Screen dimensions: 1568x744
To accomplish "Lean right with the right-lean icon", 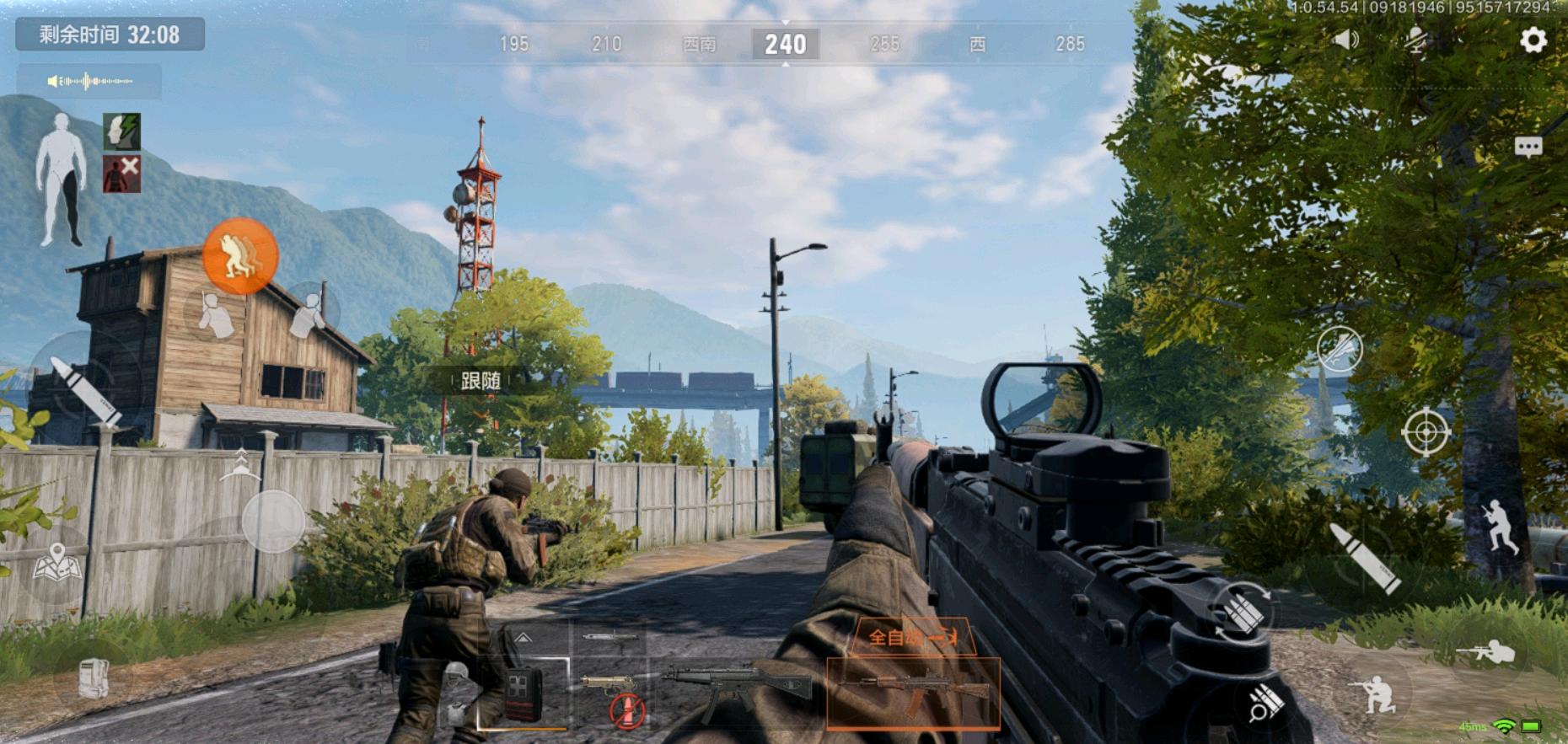I will [309, 313].
